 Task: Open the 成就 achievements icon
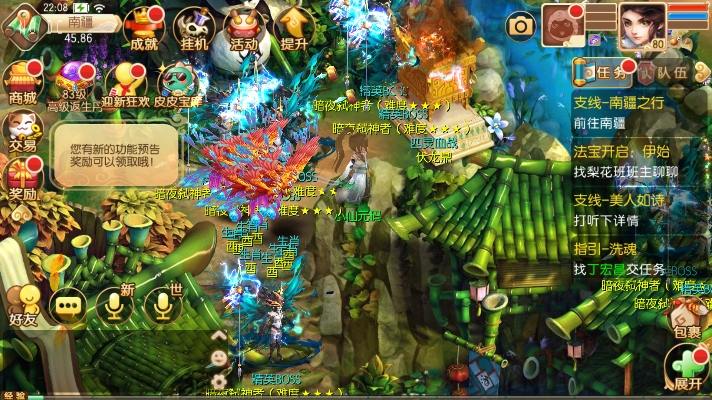click(x=143, y=28)
